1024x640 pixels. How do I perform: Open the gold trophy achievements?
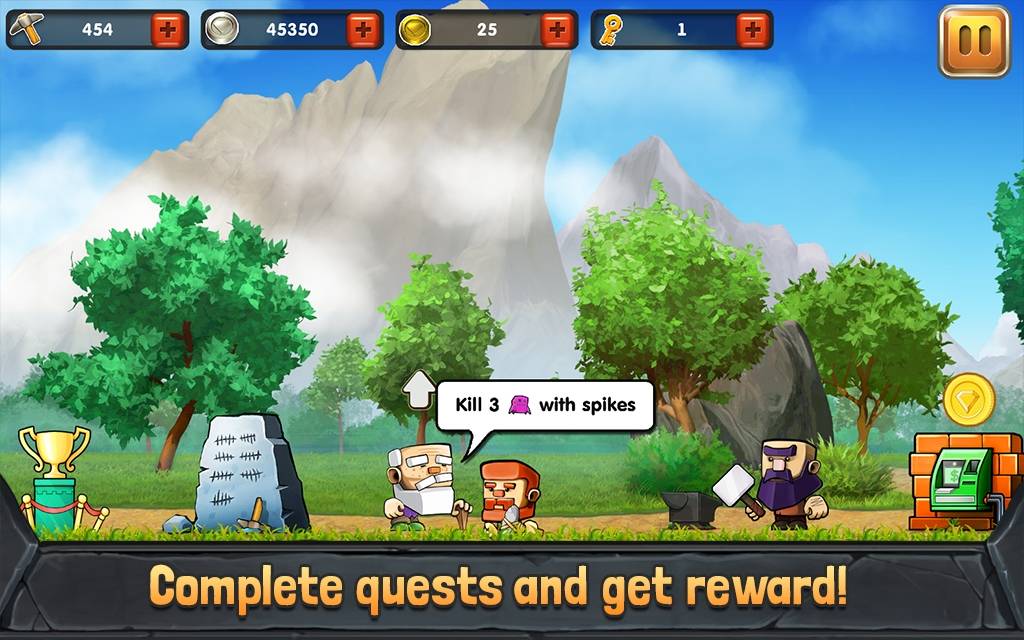click(55, 475)
